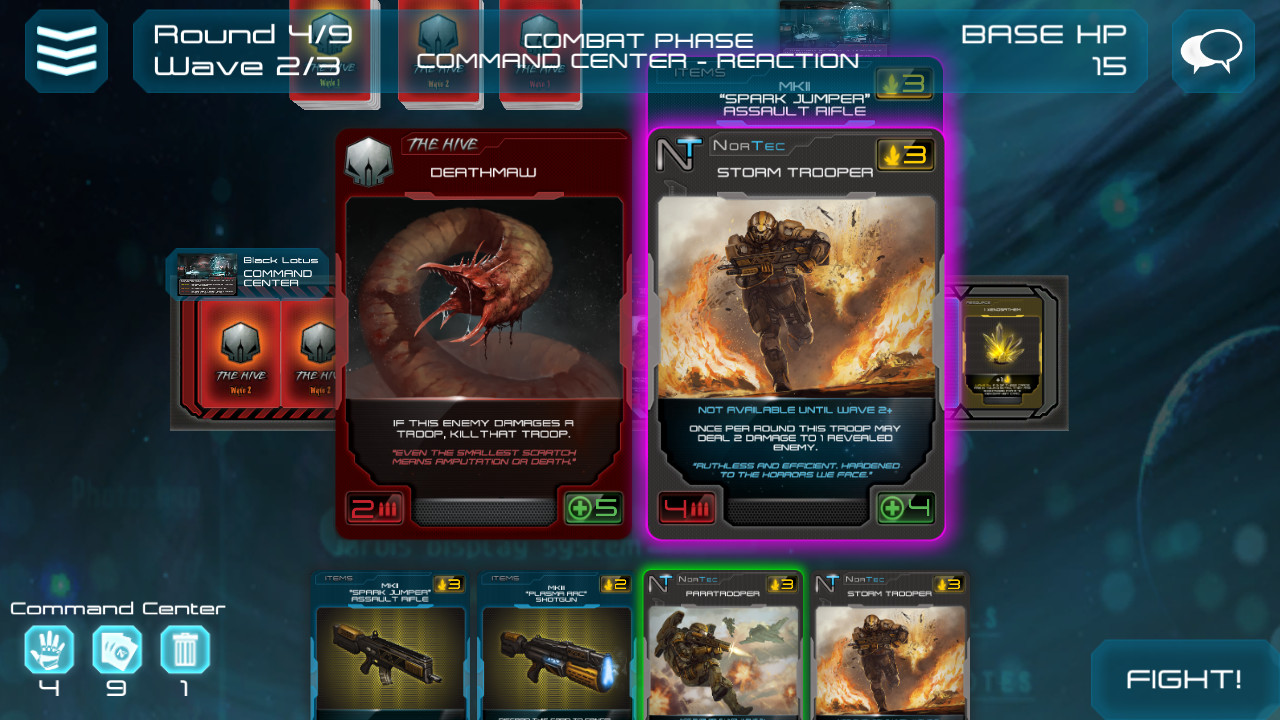1280x720 pixels.
Task: Open the chat speech bubble icon
Action: tap(1212, 50)
